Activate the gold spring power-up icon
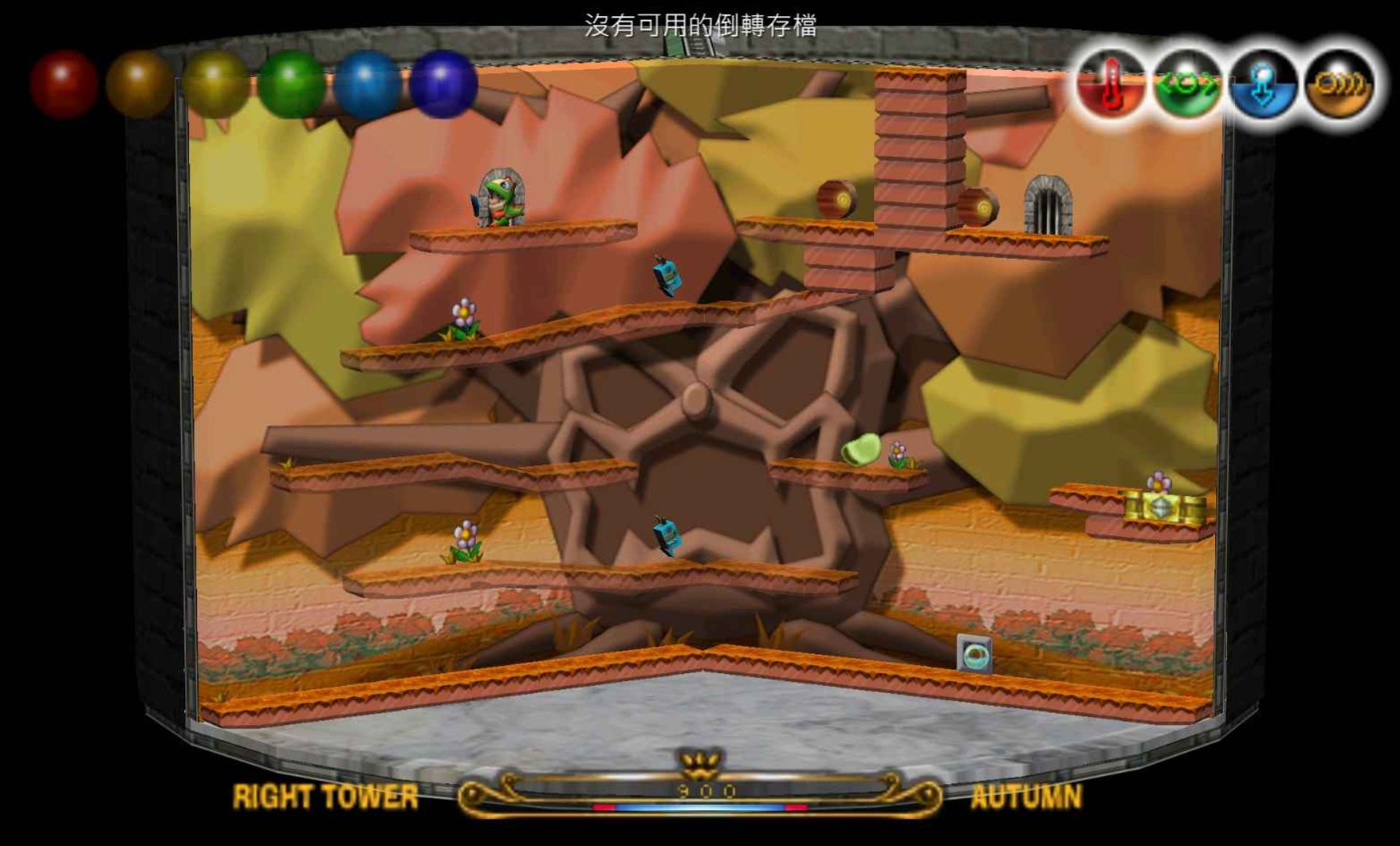Viewport: 1400px width, 846px height. click(1339, 85)
